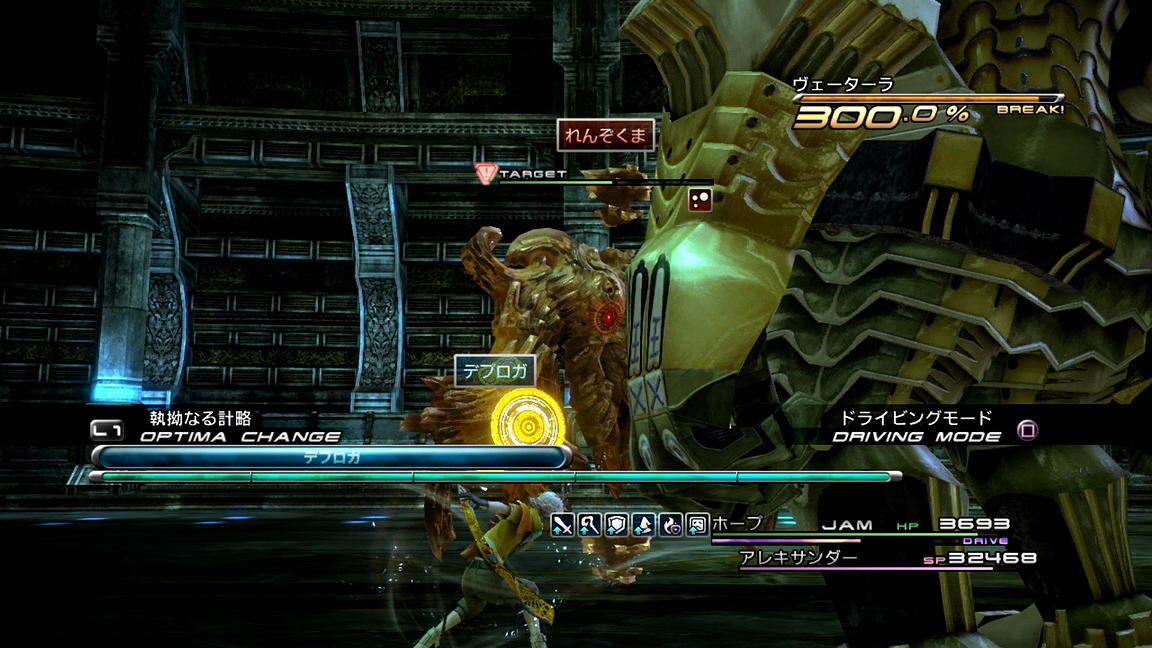1152x648 pixels.
Task: Click the shield defense-up buff icon
Action: click(x=616, y=524)
